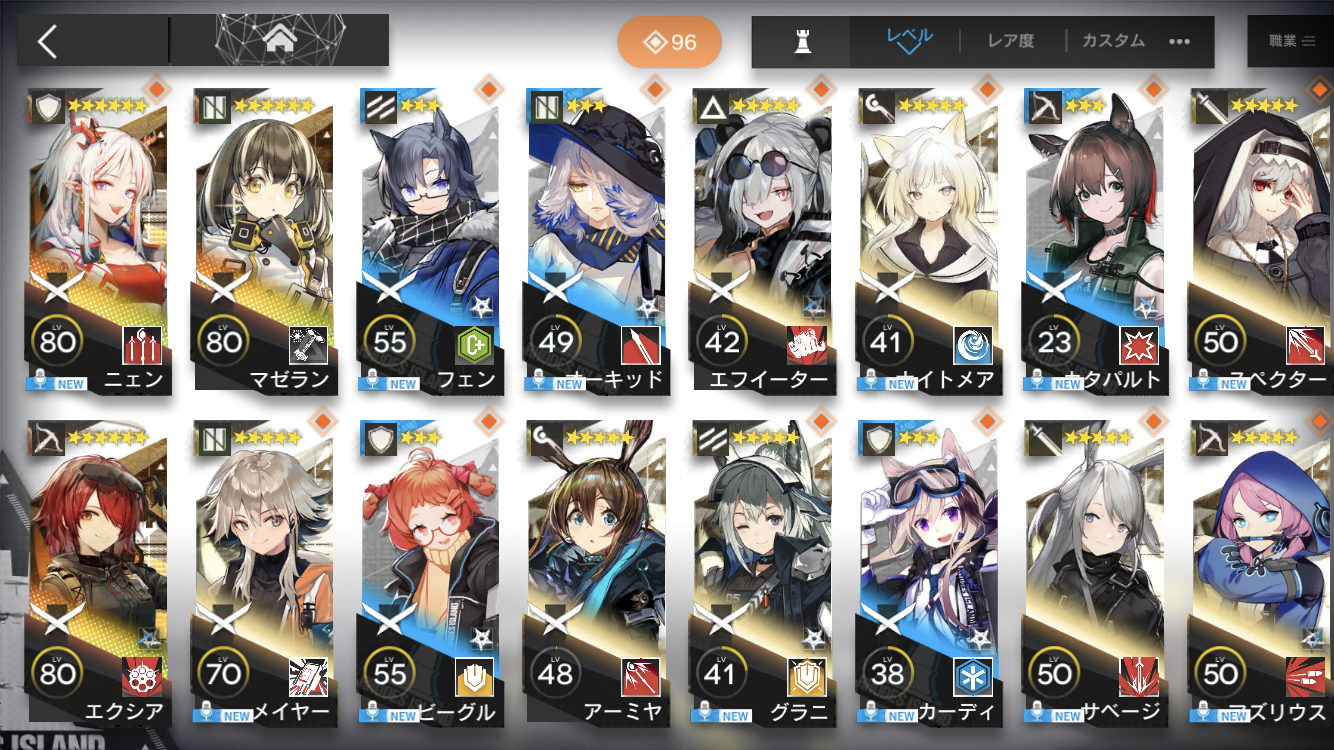
Task: Go back with the arrow button
Action: [x=48, y=41]
